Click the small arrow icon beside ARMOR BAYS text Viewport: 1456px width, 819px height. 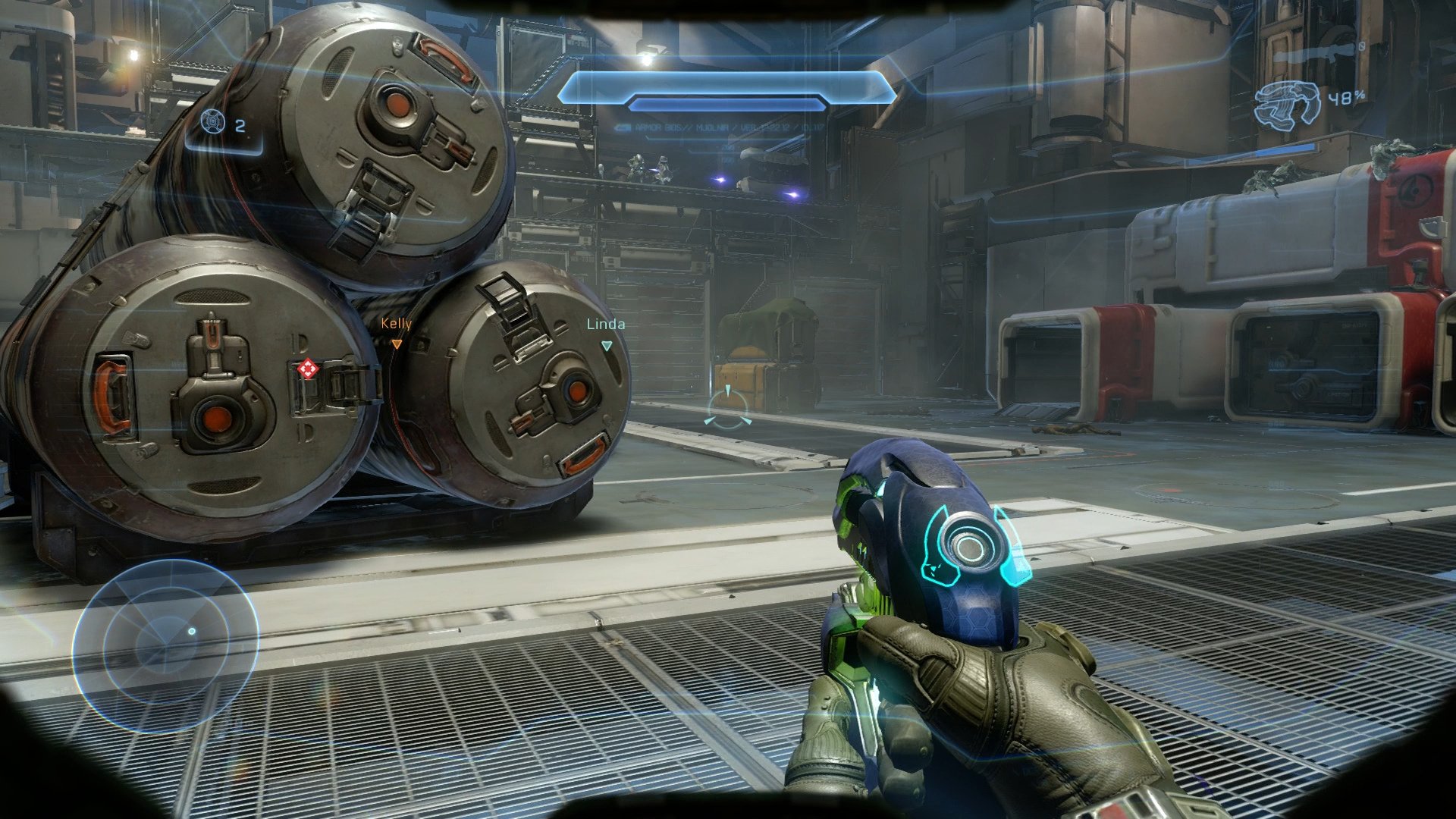(623, 127)
